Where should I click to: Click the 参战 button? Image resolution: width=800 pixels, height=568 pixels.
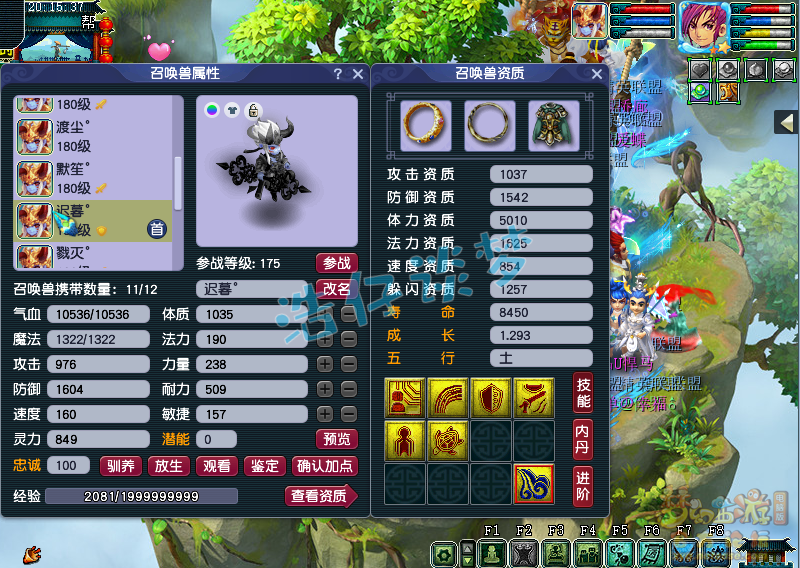pos(336,263)
